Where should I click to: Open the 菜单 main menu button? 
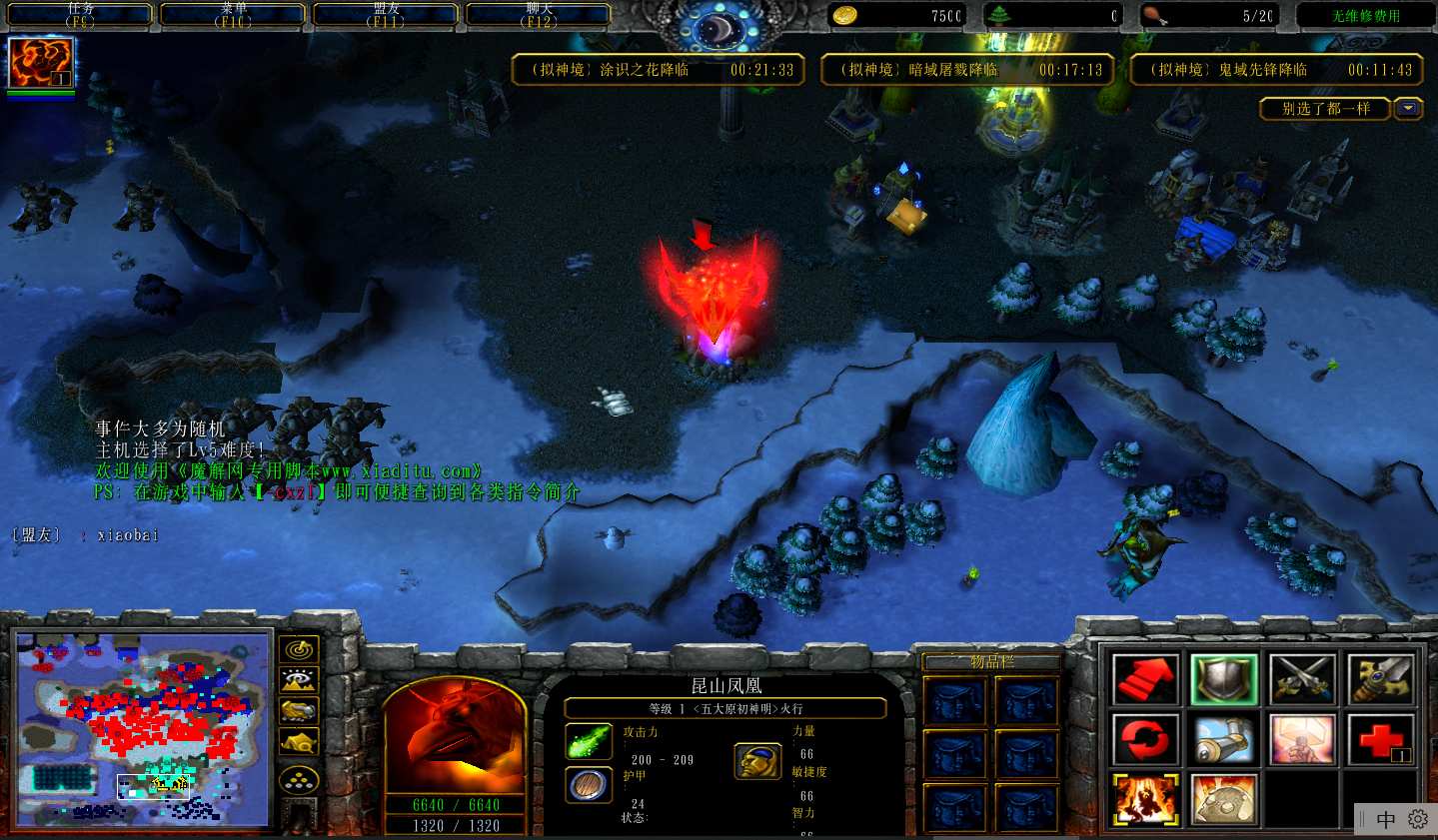coord(233,15)
